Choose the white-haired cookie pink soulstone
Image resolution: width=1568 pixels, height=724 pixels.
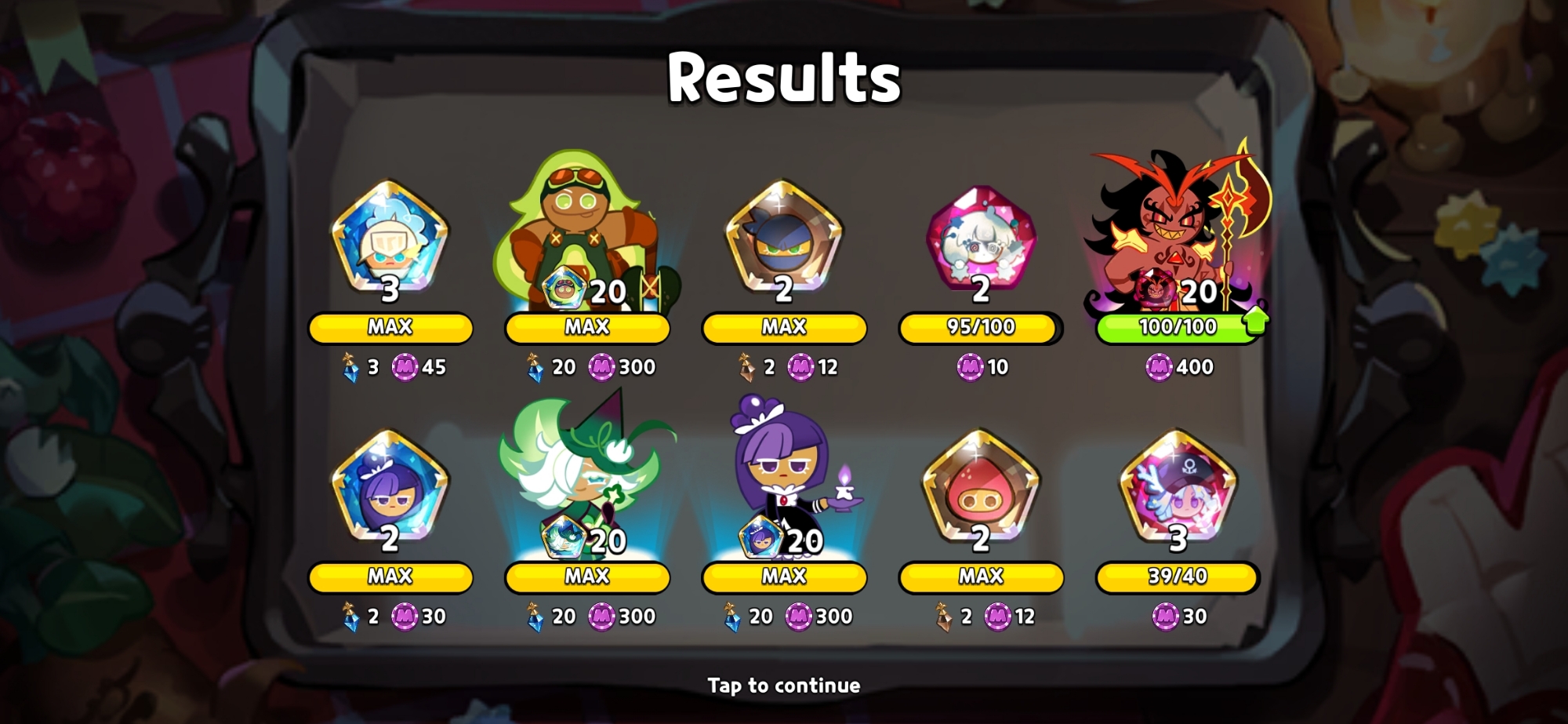point(981,235)
